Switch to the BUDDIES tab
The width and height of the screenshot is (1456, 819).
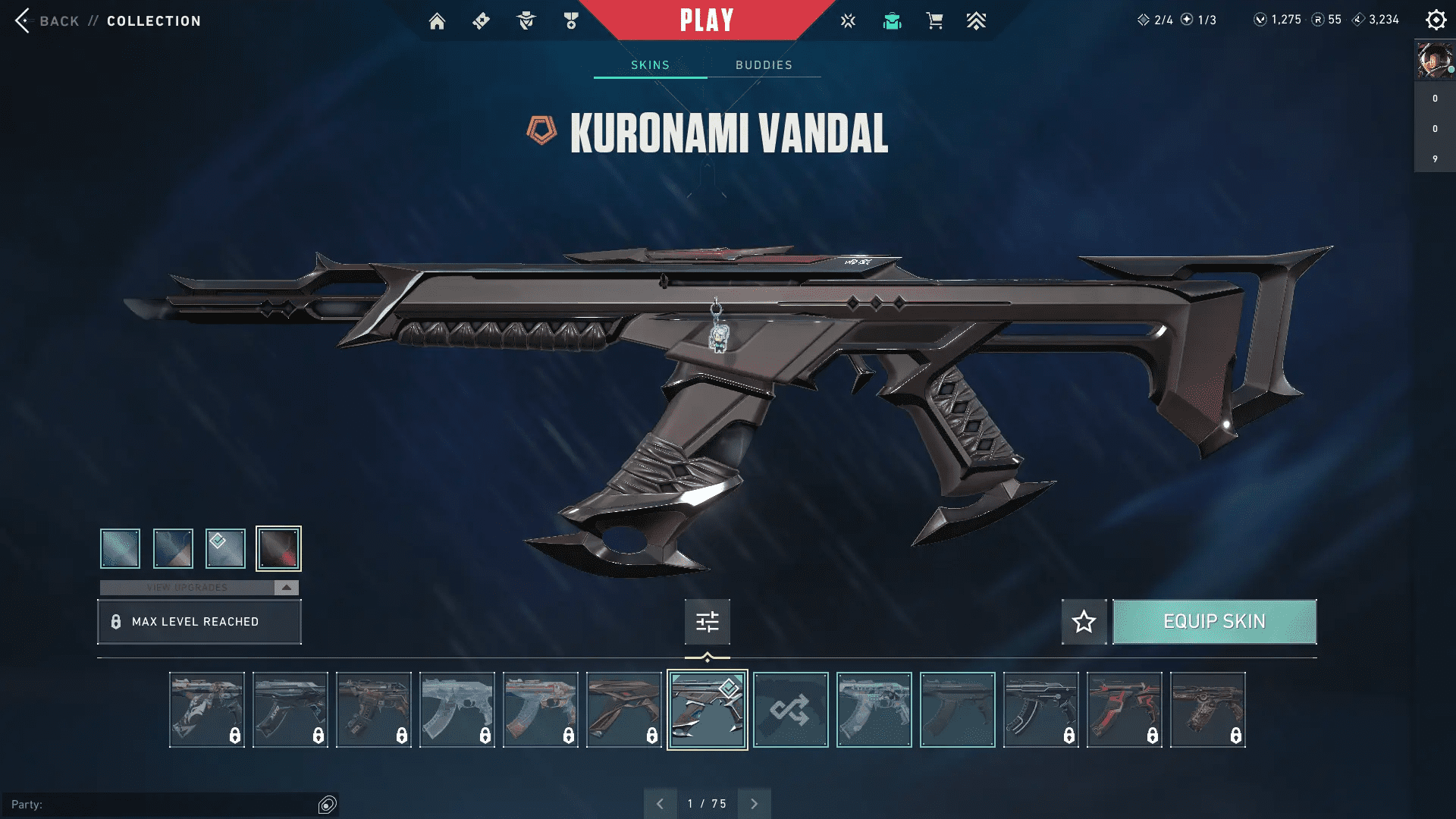[763, 65]
